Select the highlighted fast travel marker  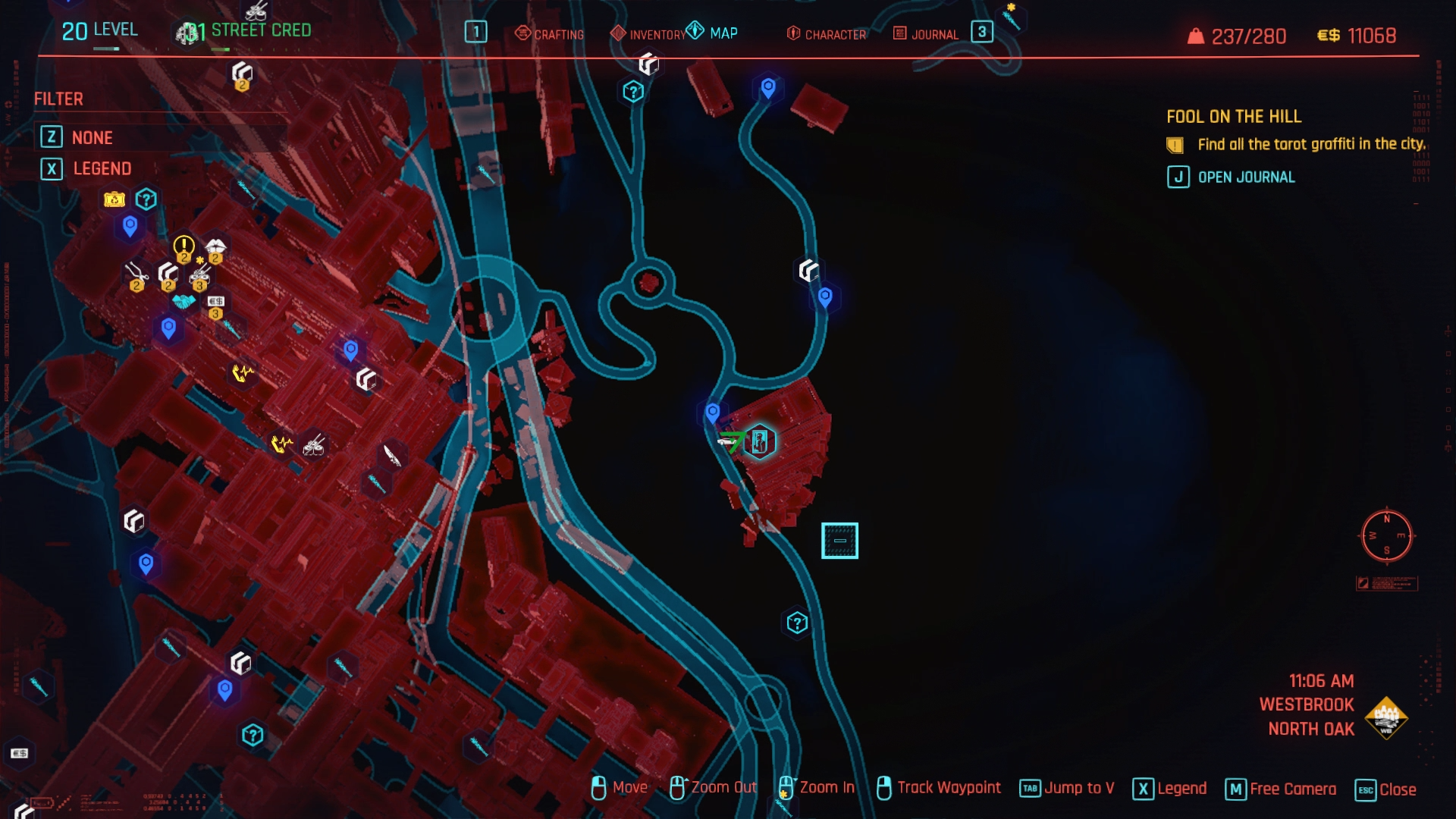tap(760, 441)
